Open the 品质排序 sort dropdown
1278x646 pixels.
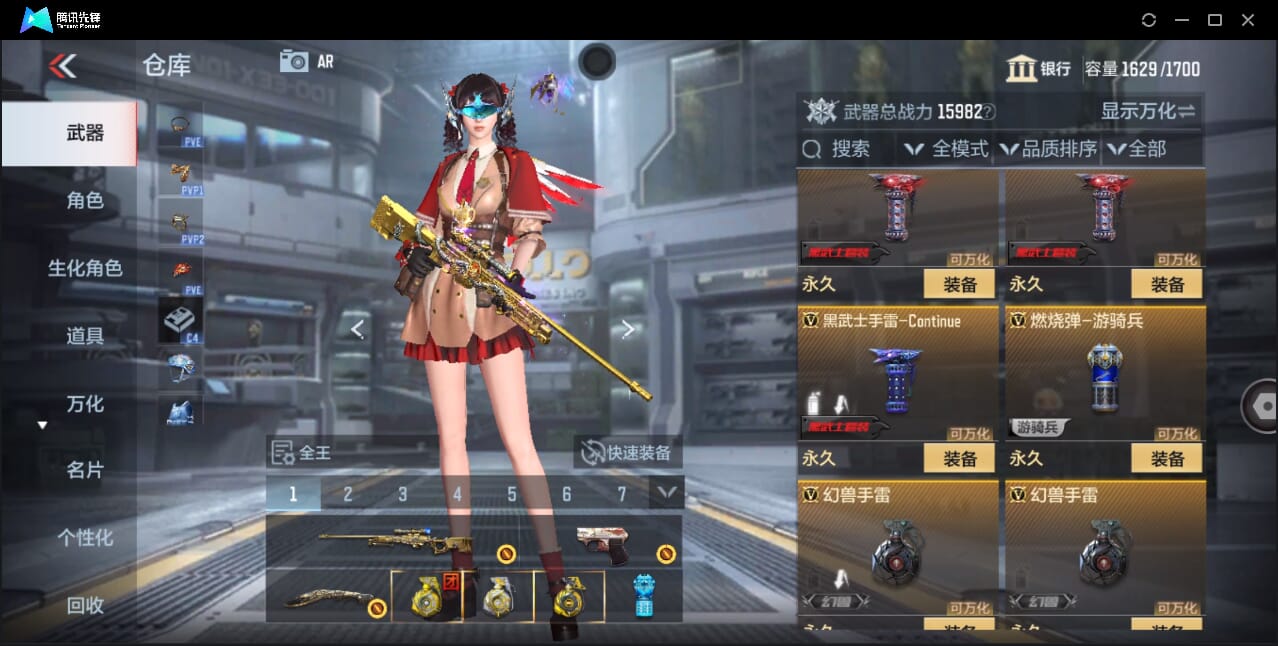point(1047,149)
